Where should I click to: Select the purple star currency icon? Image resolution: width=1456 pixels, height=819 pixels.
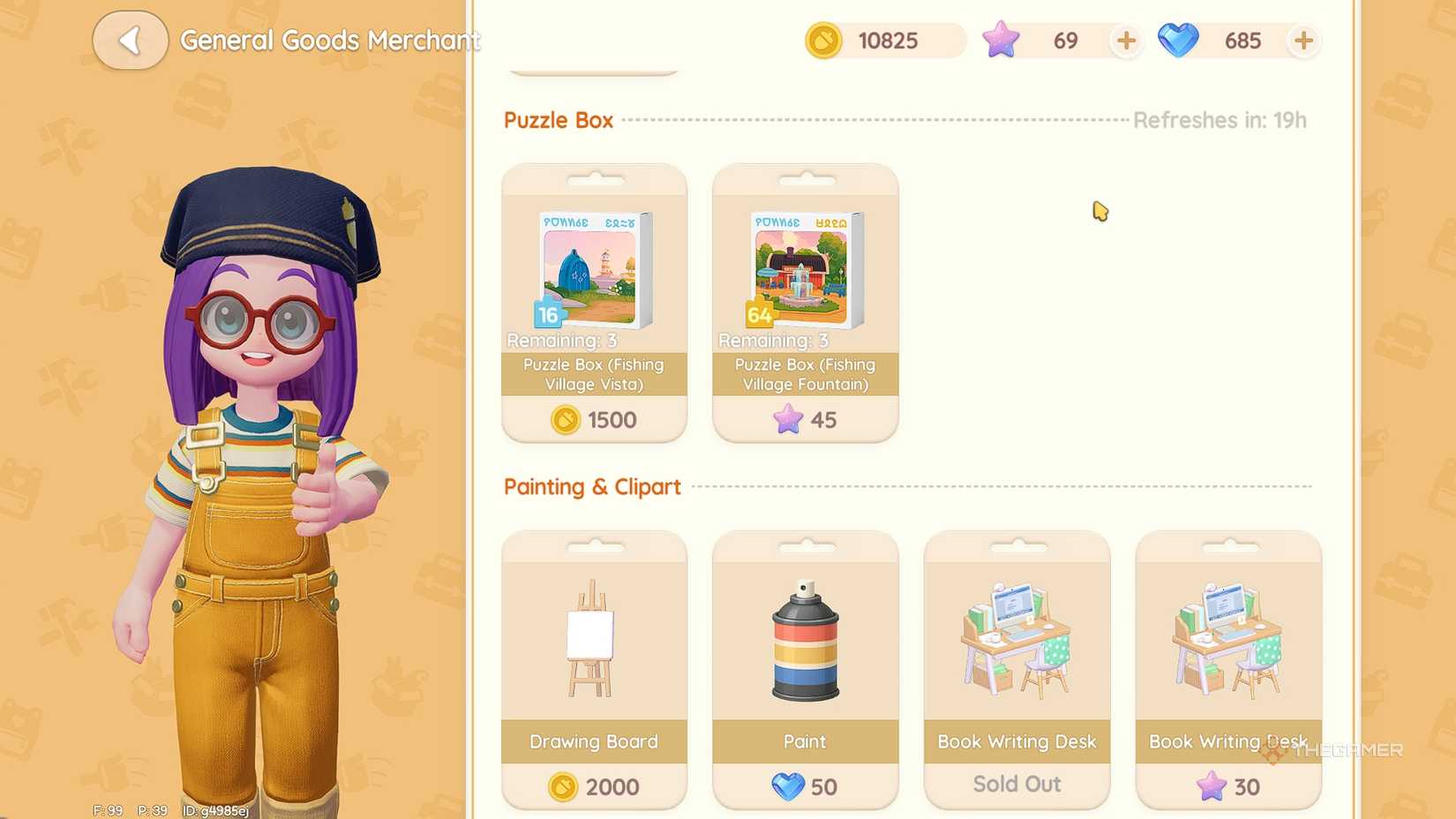[x=1000, y=41]
